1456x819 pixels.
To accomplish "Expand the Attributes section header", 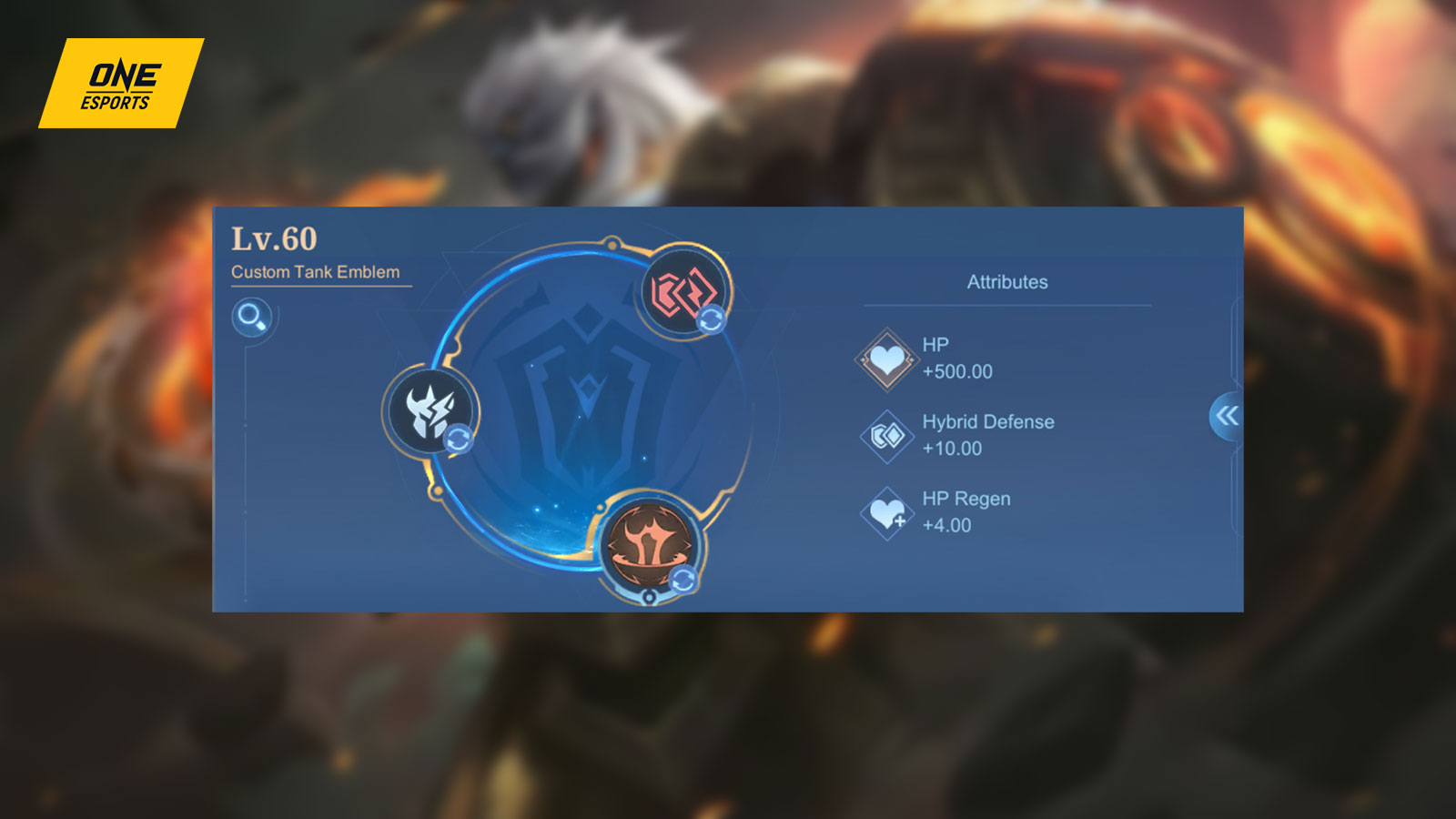I will 1008,281.
